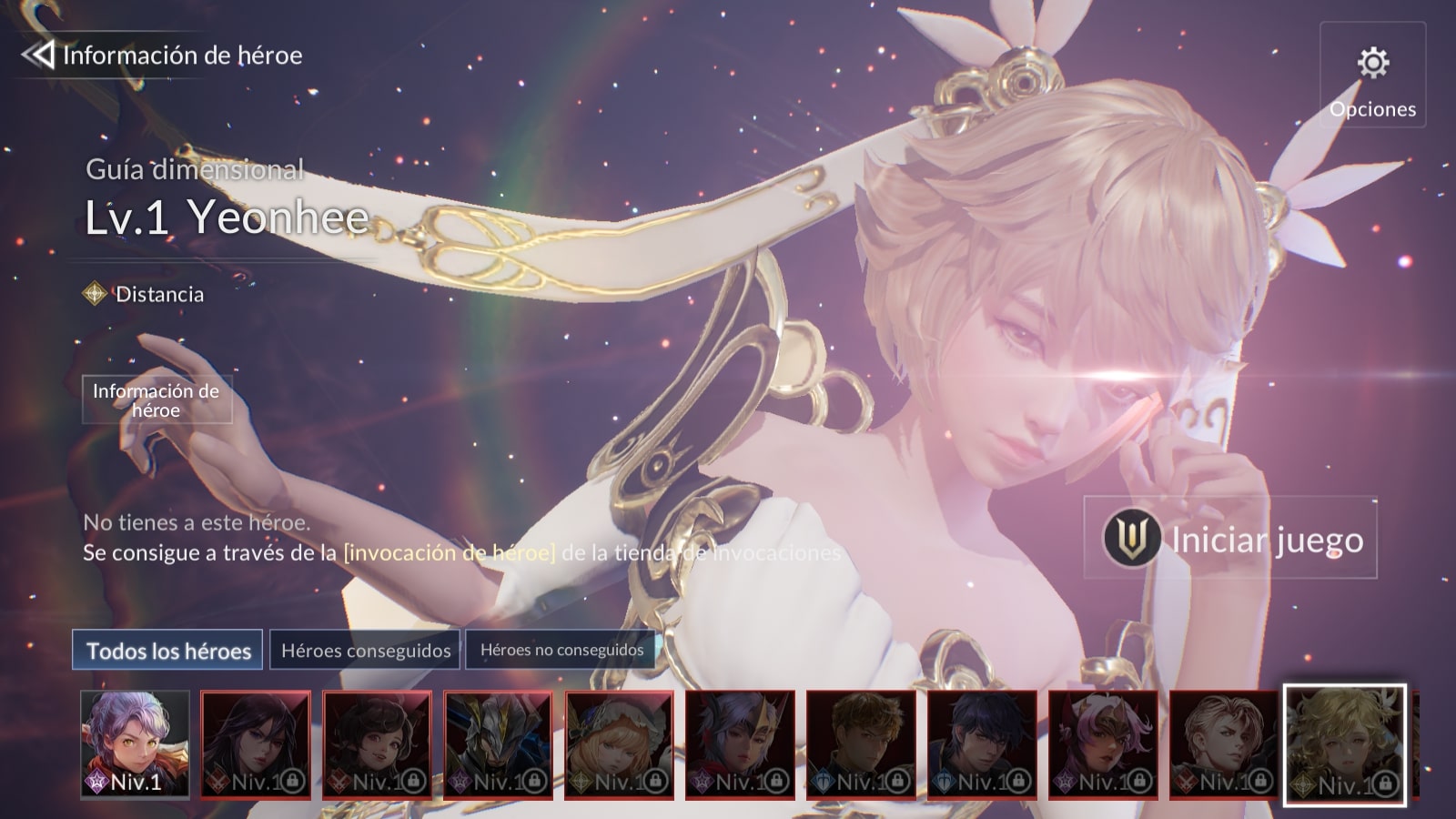Screen dimensions: 1456x819
Task: Switch to Todos los héroes tab
Action: 168,651
